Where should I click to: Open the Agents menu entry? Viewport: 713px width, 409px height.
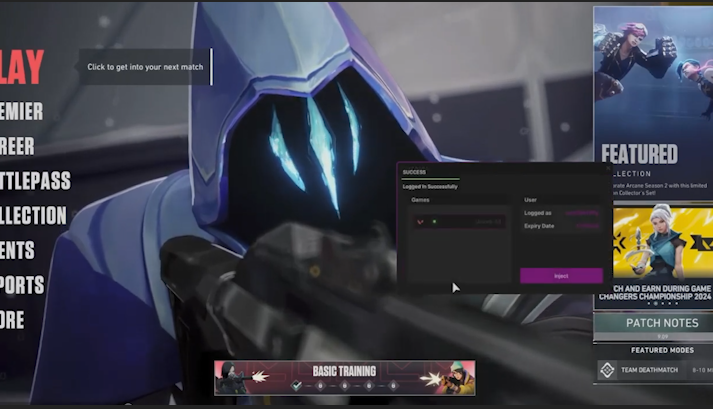[x=17, y=250]
